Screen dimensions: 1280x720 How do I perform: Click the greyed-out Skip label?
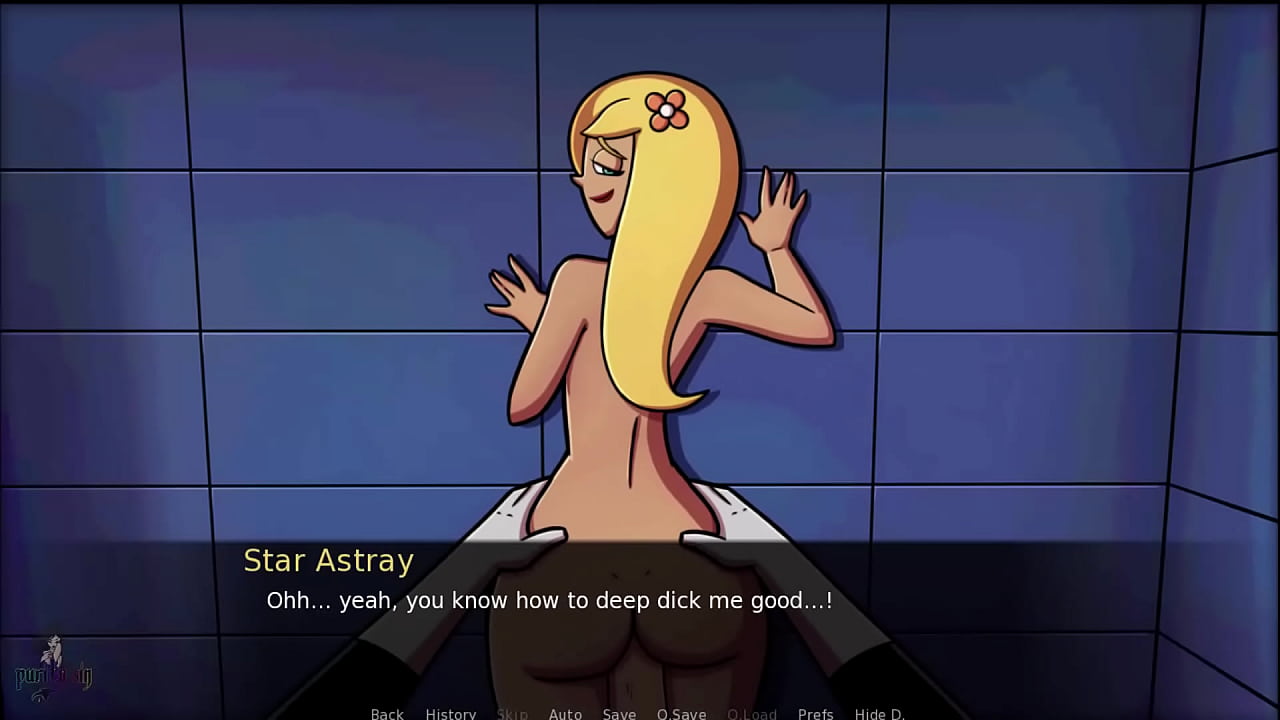point(513,714)
